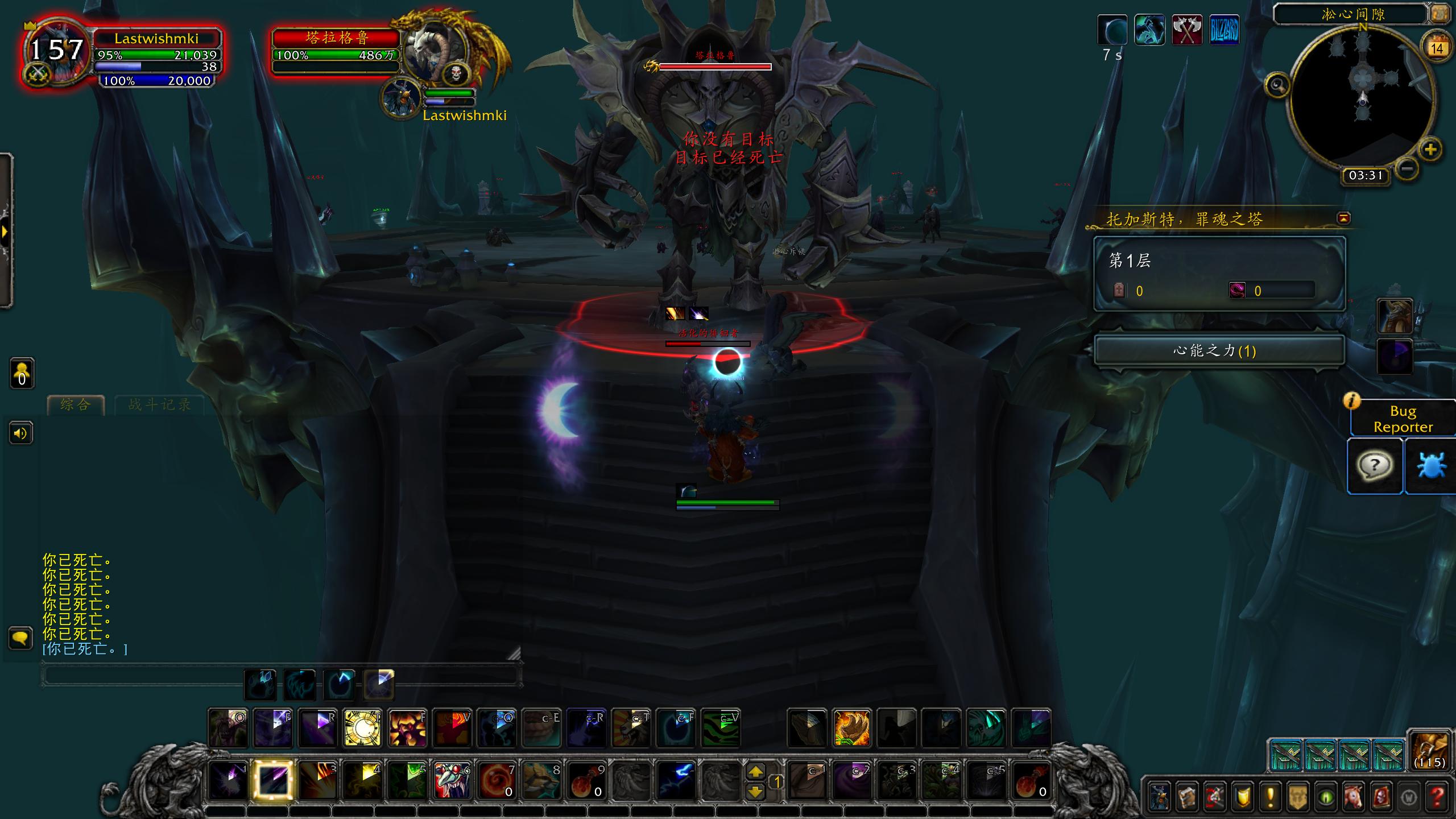
Task: Open the 心能之力 (1) anima powers panel
Action: (x=1219, y=350)
